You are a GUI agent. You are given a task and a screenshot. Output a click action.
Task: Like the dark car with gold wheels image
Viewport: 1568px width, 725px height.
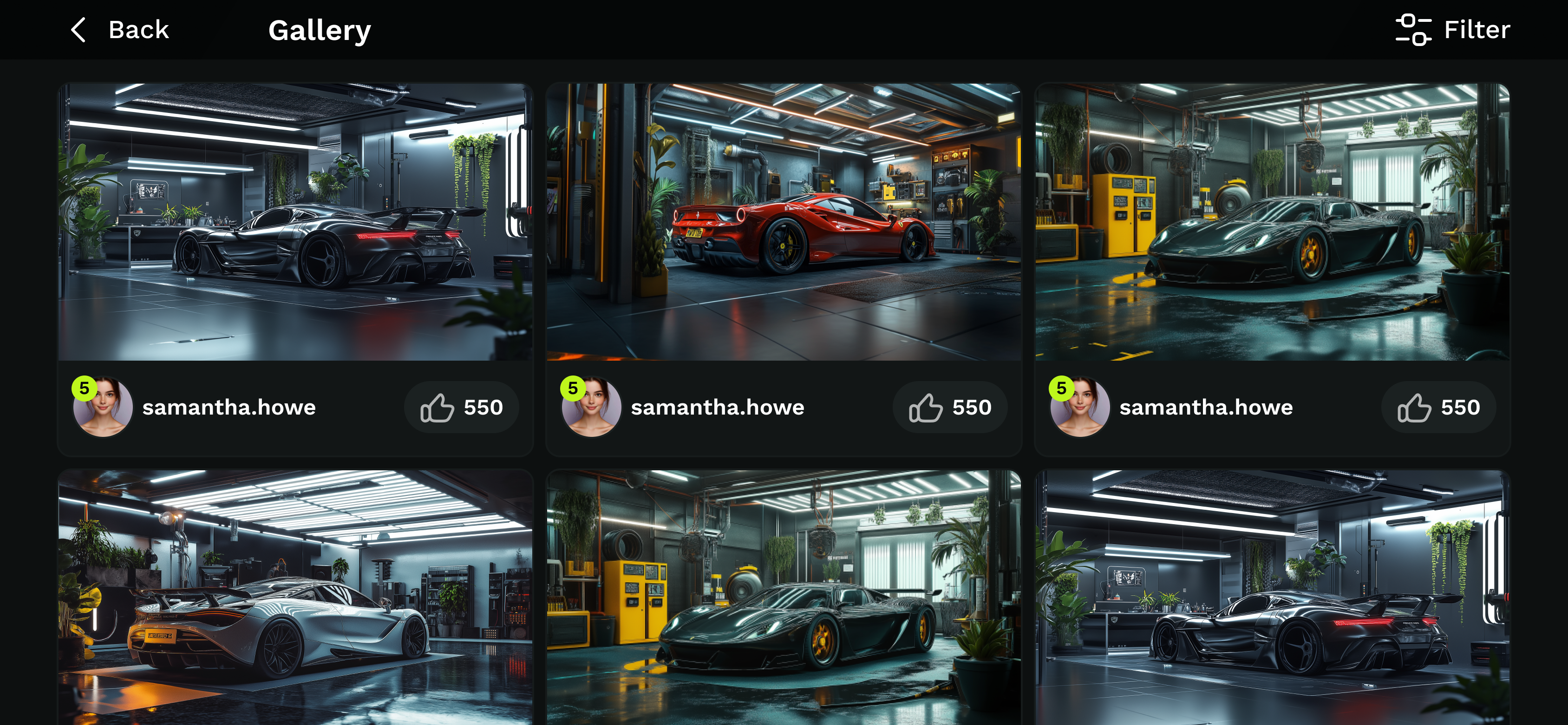pyautogui.click(x=1438, y=408)
